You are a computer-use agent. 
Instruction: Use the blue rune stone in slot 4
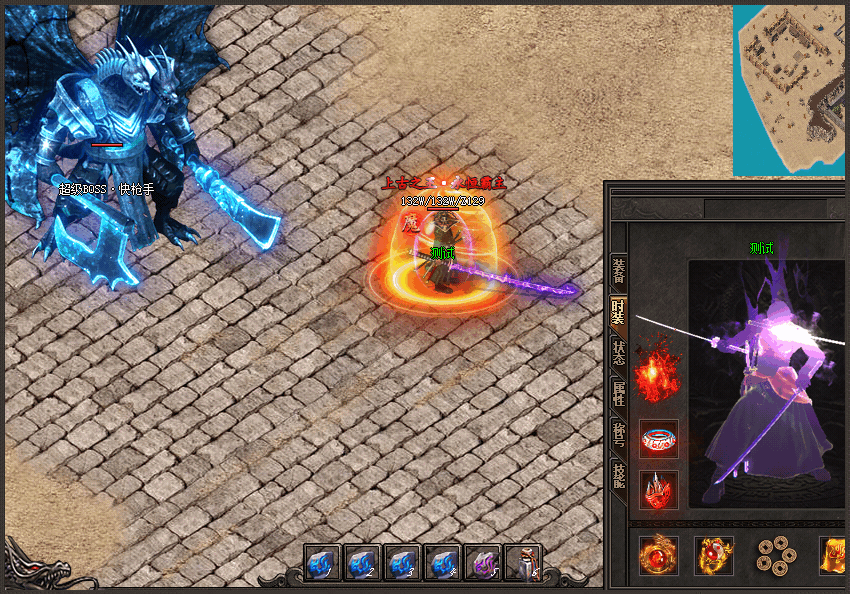pyautogui.click(x=442, y=563)
